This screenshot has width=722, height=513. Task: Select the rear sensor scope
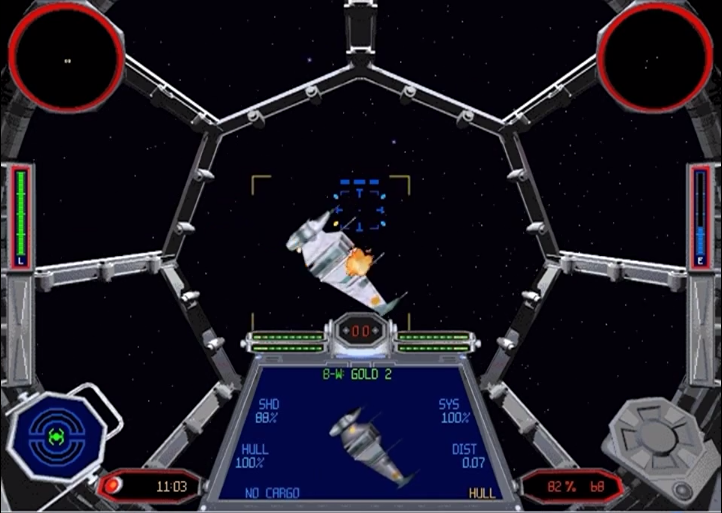[655, 60]
